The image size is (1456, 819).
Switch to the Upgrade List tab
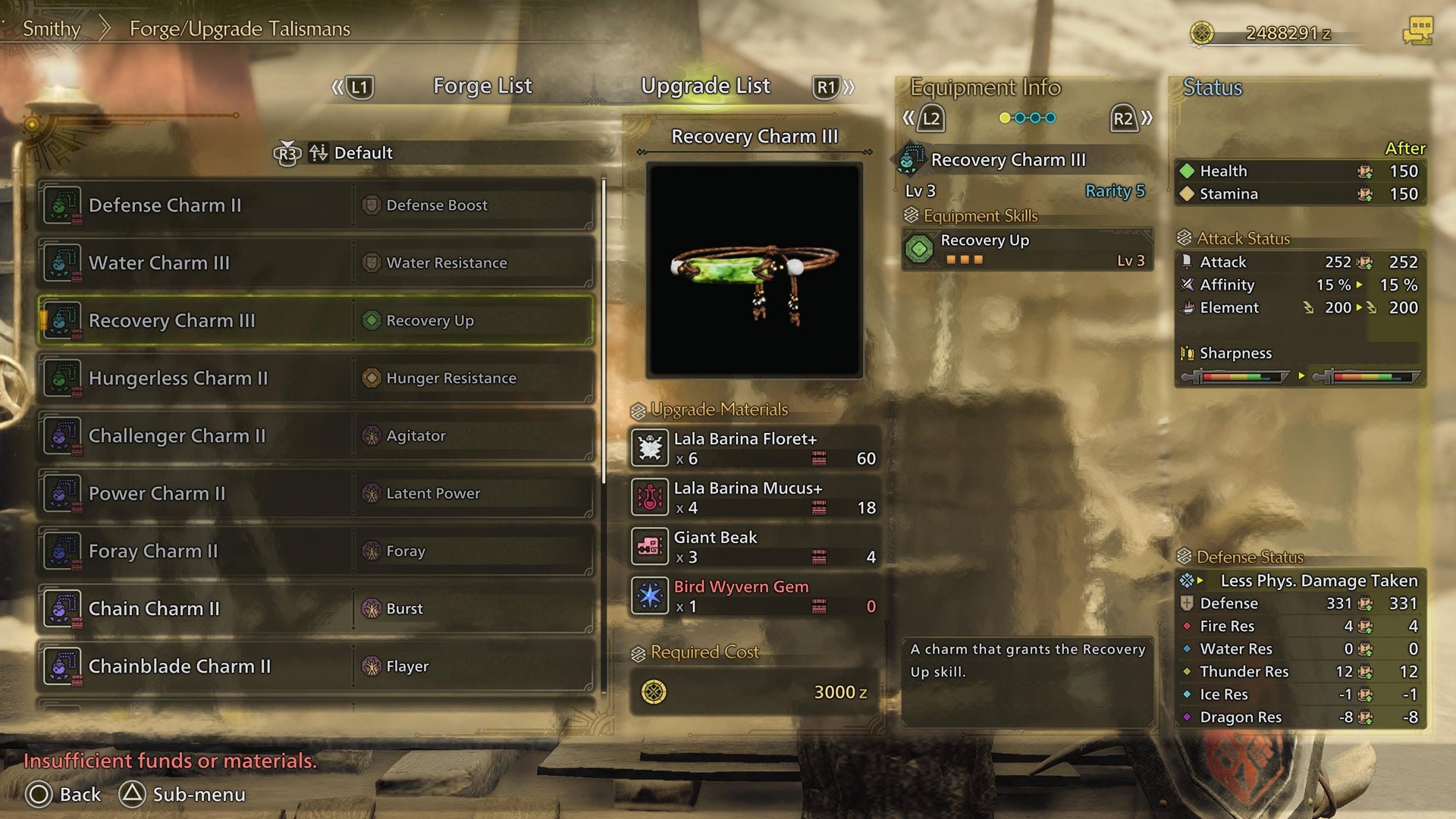coord(706,86)
